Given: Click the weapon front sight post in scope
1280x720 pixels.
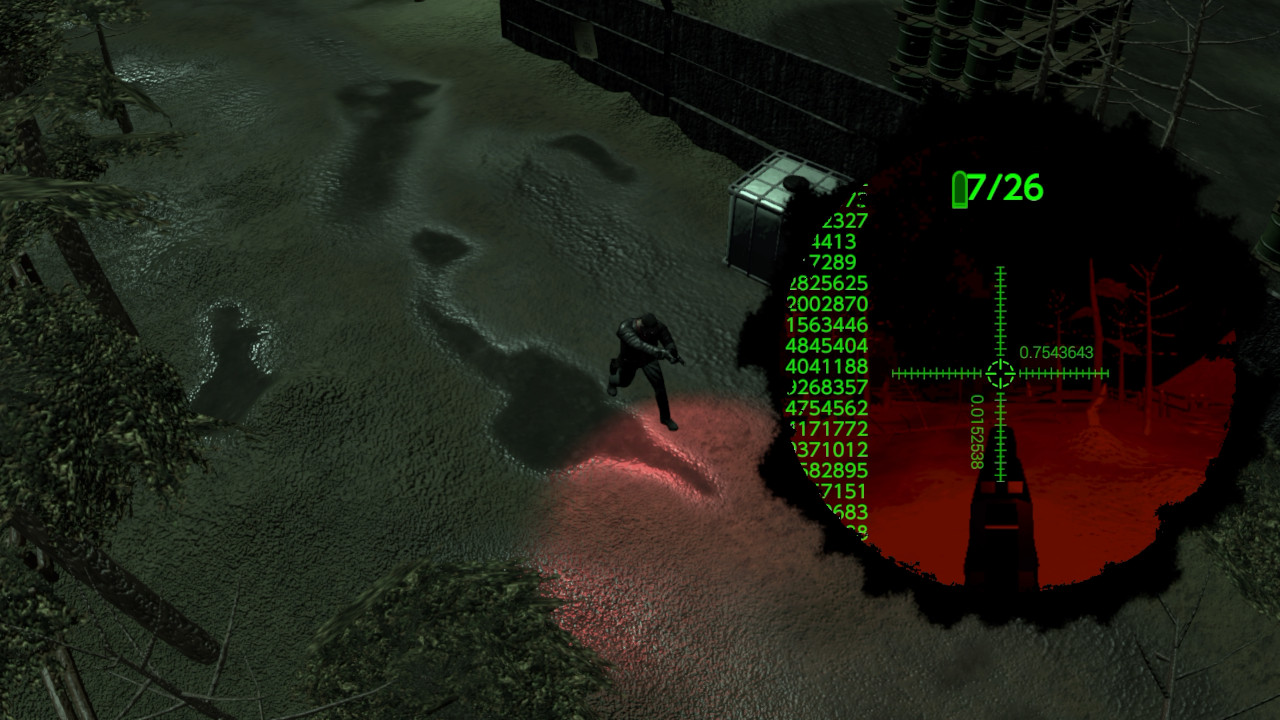Looking at the screenshot, I should coord(998,520).
